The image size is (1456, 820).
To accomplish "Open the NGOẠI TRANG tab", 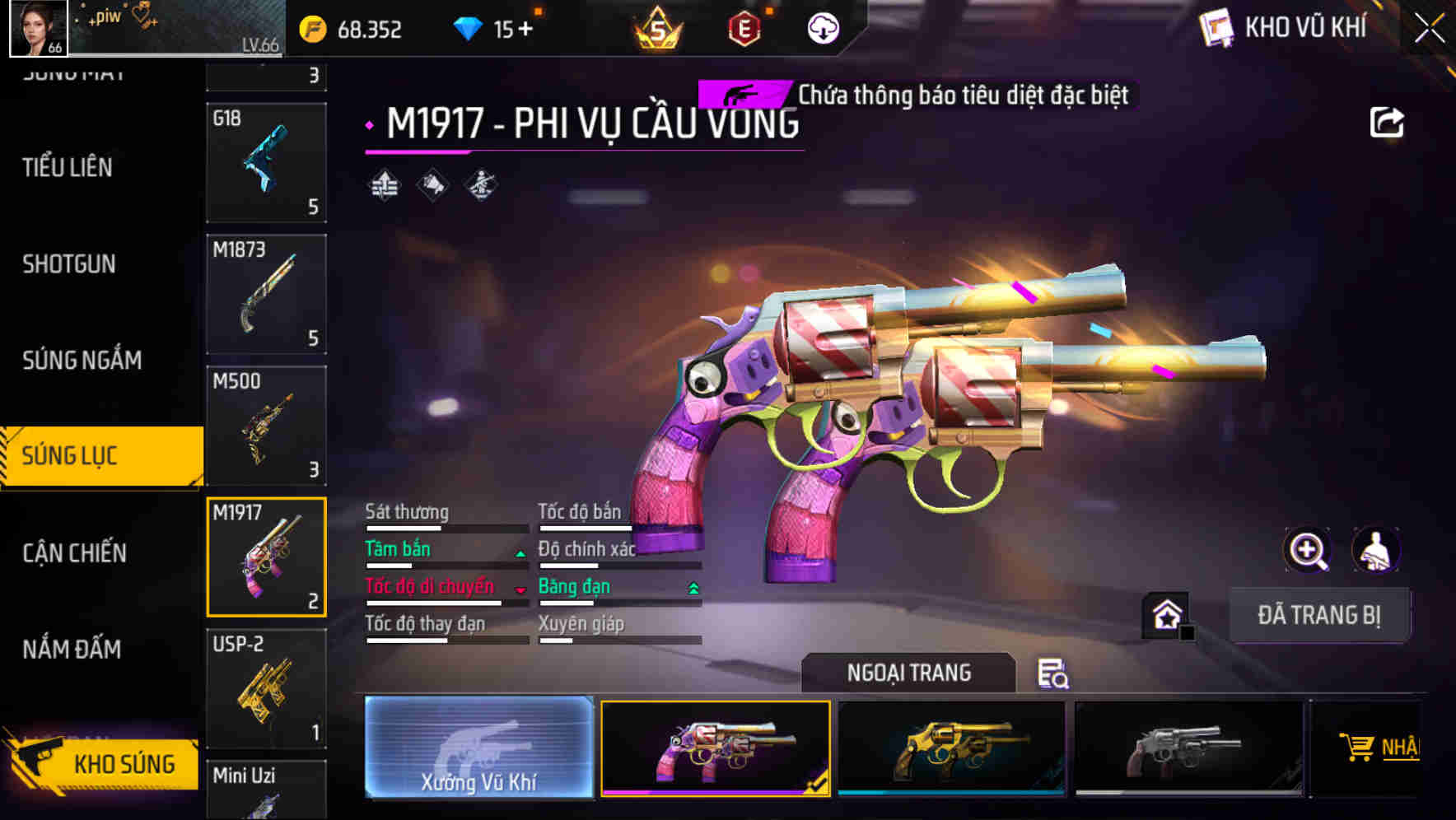I will [x=908, y=672].
